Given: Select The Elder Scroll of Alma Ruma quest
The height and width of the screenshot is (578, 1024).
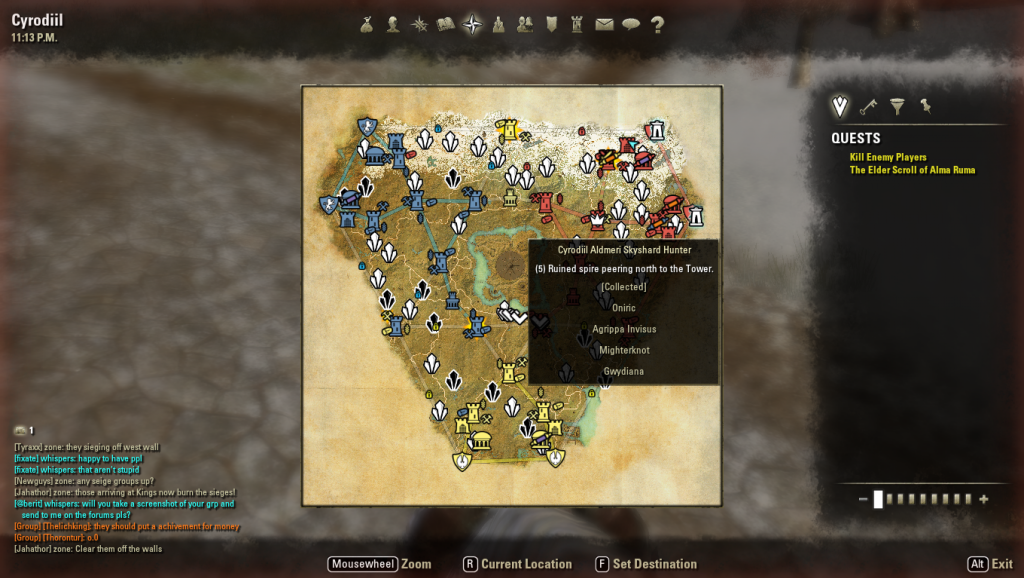Looking at the screenshot, I should pyautogui.click(x=912, y=170).
